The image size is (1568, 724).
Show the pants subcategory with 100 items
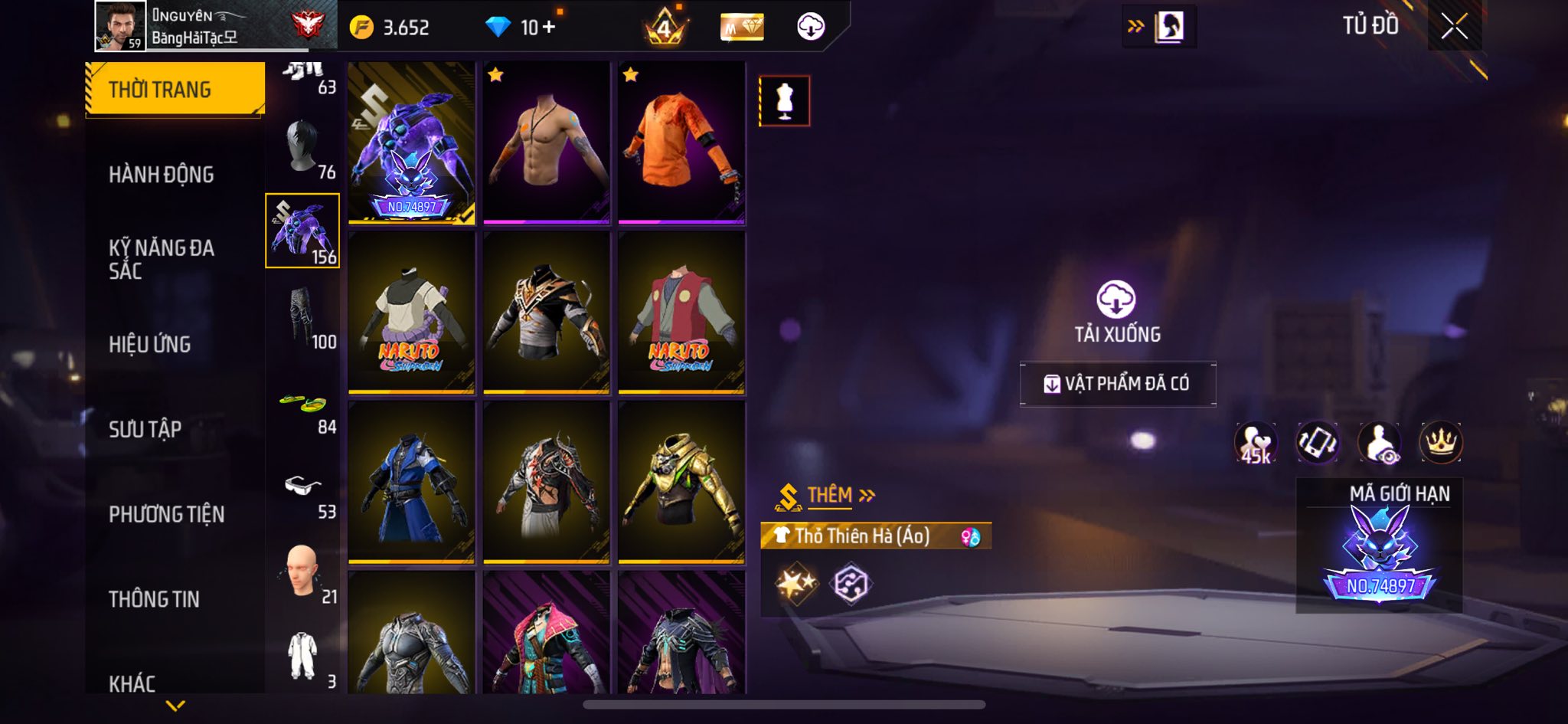pyautogui.click(x=303, y=318)
